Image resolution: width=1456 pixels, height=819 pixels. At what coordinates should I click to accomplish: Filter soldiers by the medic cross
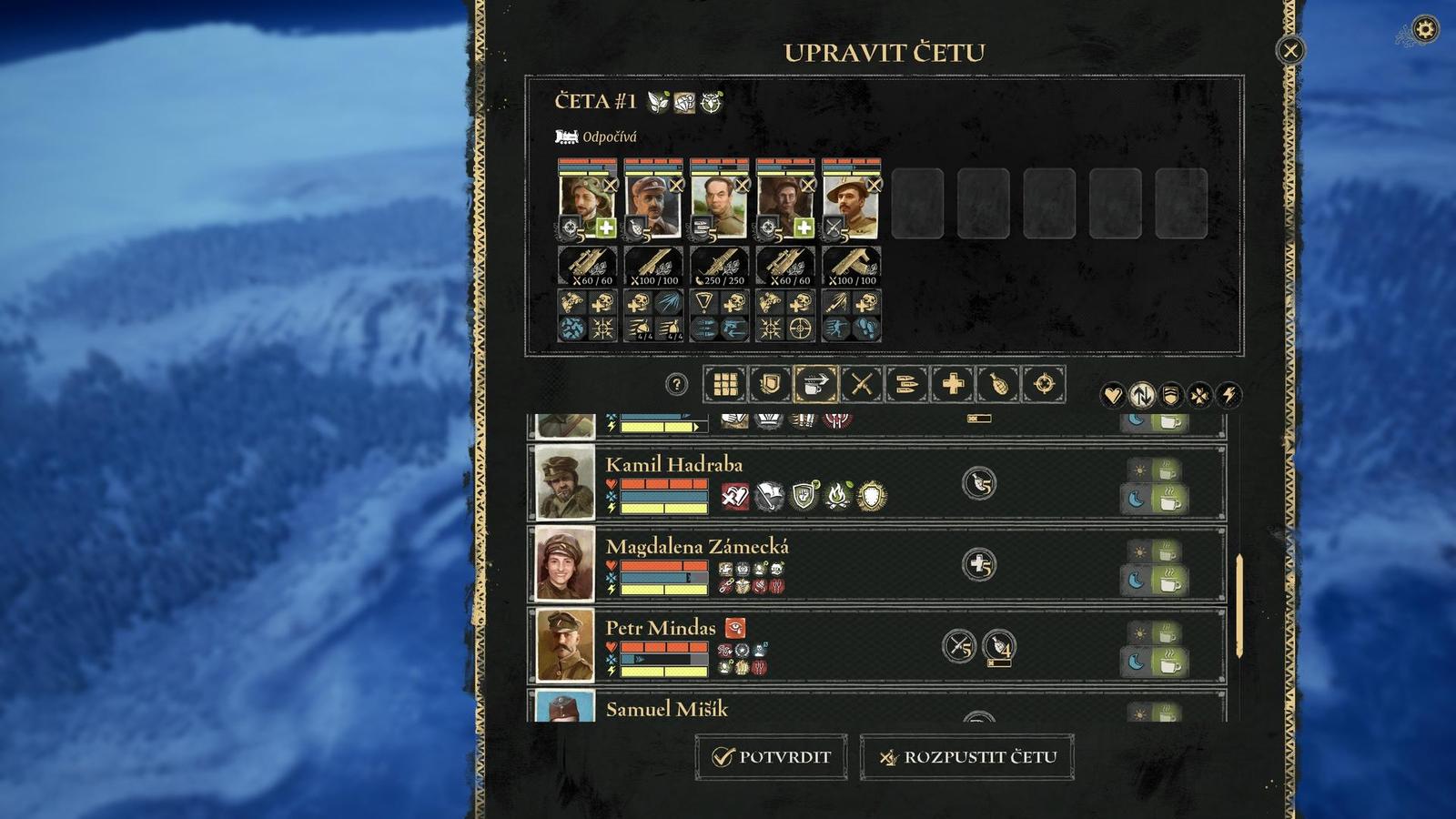point(953,385)
